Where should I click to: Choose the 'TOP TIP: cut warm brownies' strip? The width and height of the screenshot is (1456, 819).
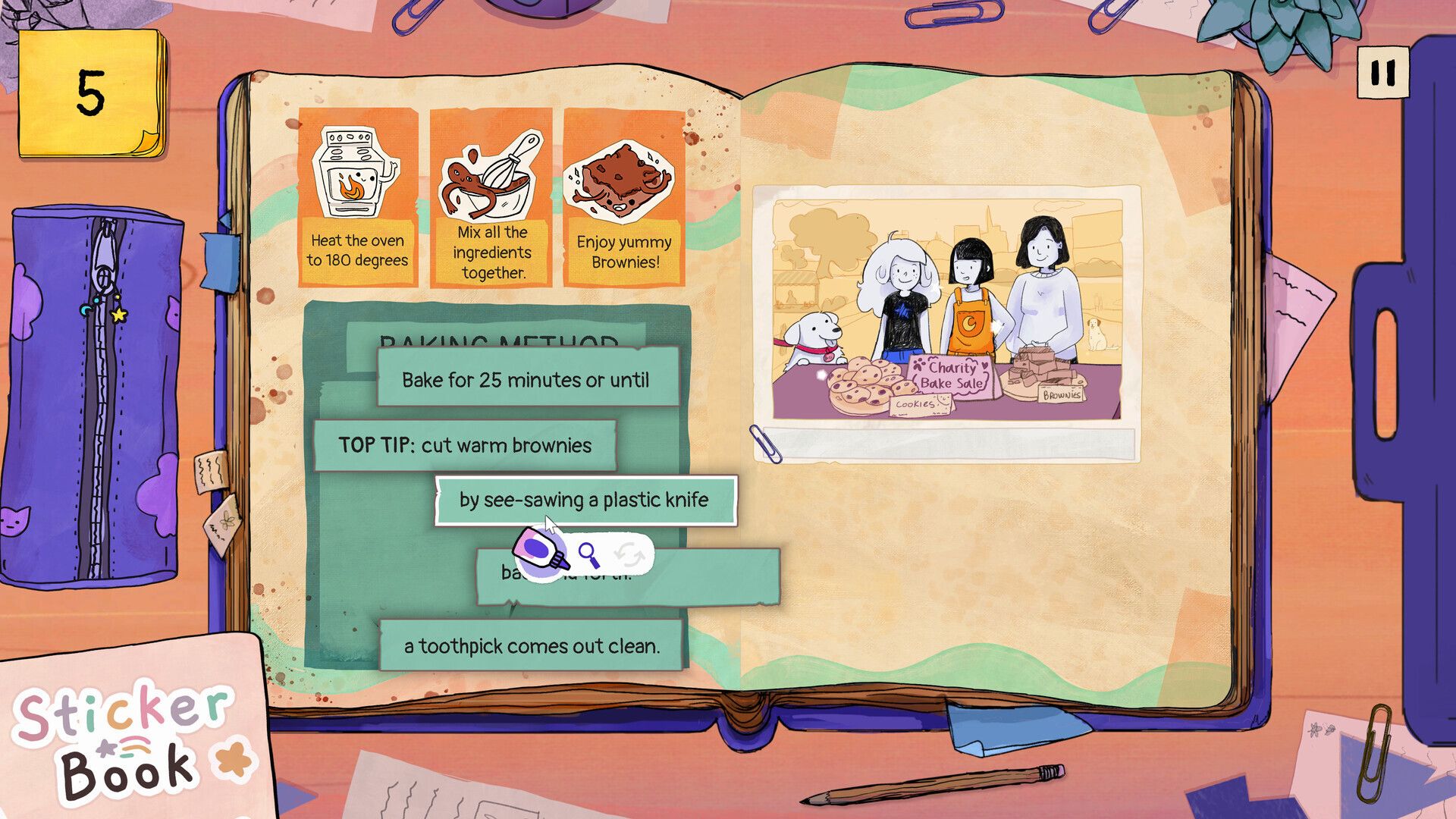(464, 445)
